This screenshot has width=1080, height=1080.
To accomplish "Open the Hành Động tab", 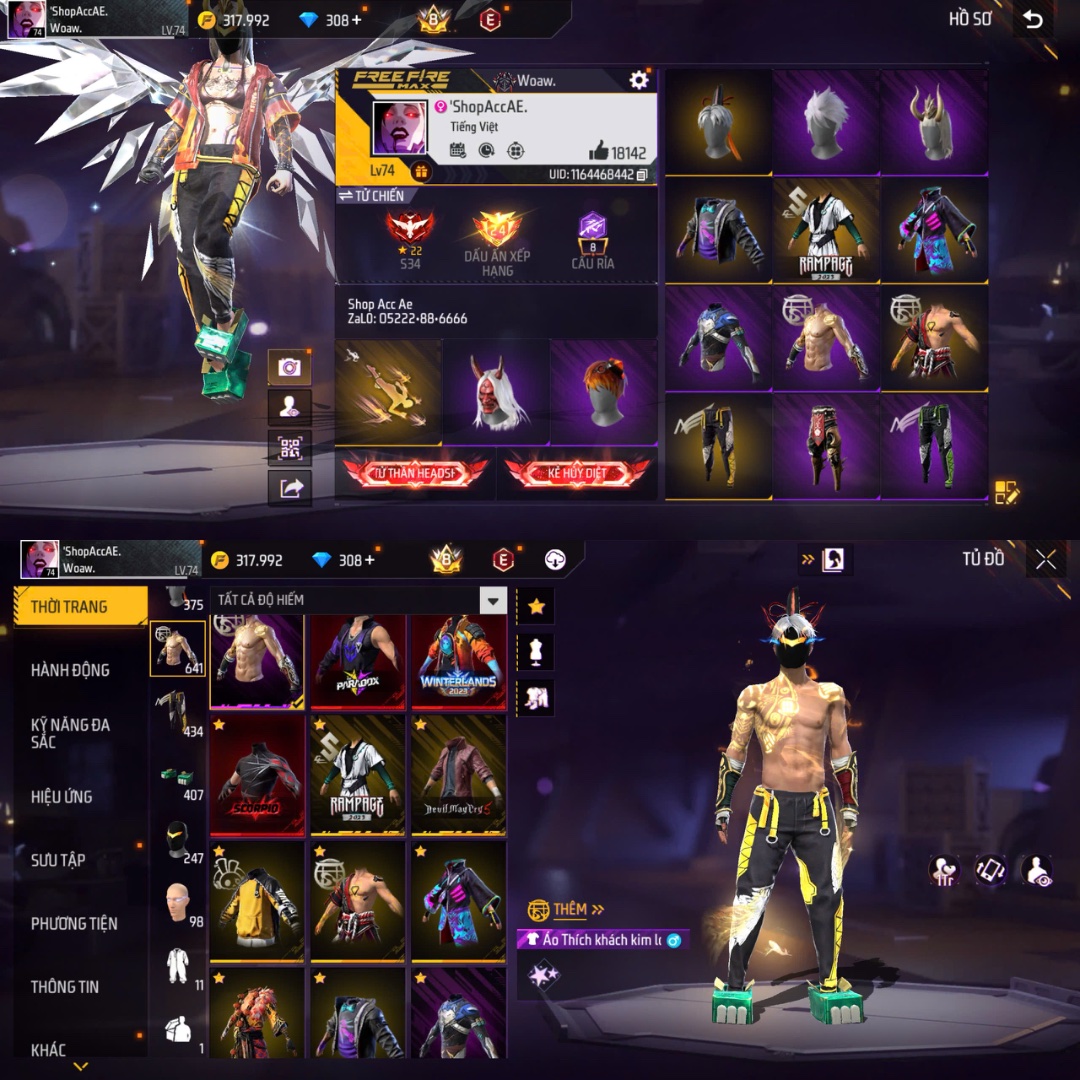I will point(70,670).
